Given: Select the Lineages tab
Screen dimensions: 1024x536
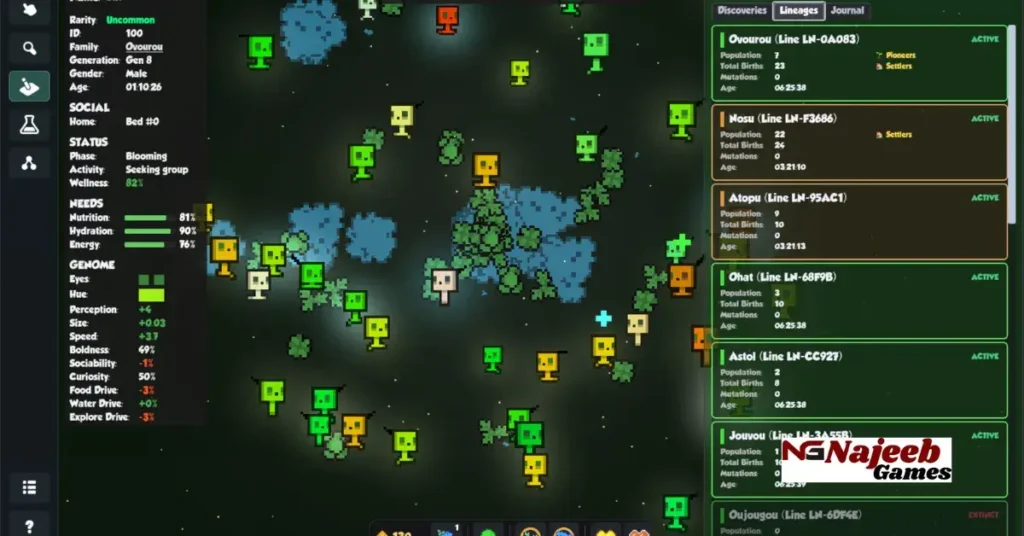Looking at the screenshot, I should 798,11.
